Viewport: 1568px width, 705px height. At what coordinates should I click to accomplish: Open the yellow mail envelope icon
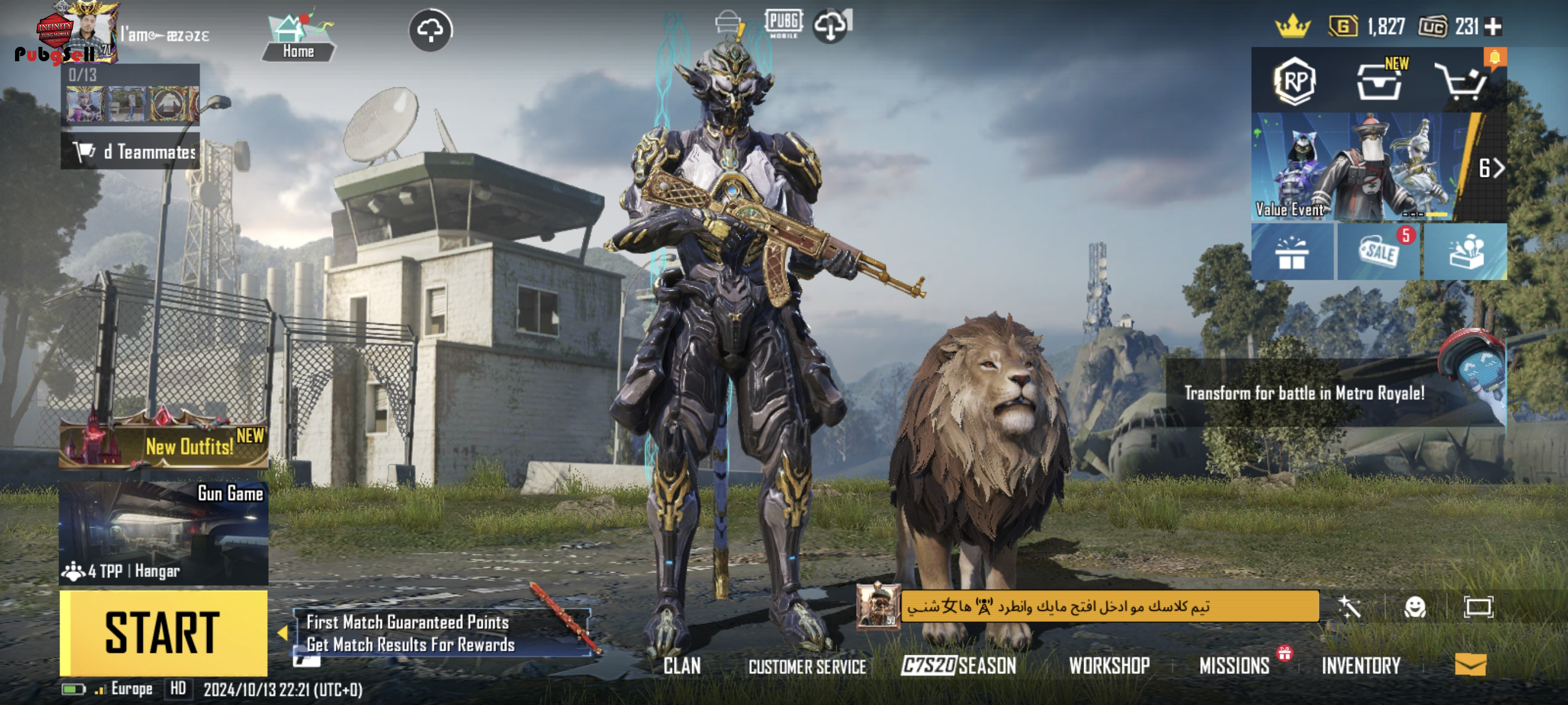(x=1471, y=665)
